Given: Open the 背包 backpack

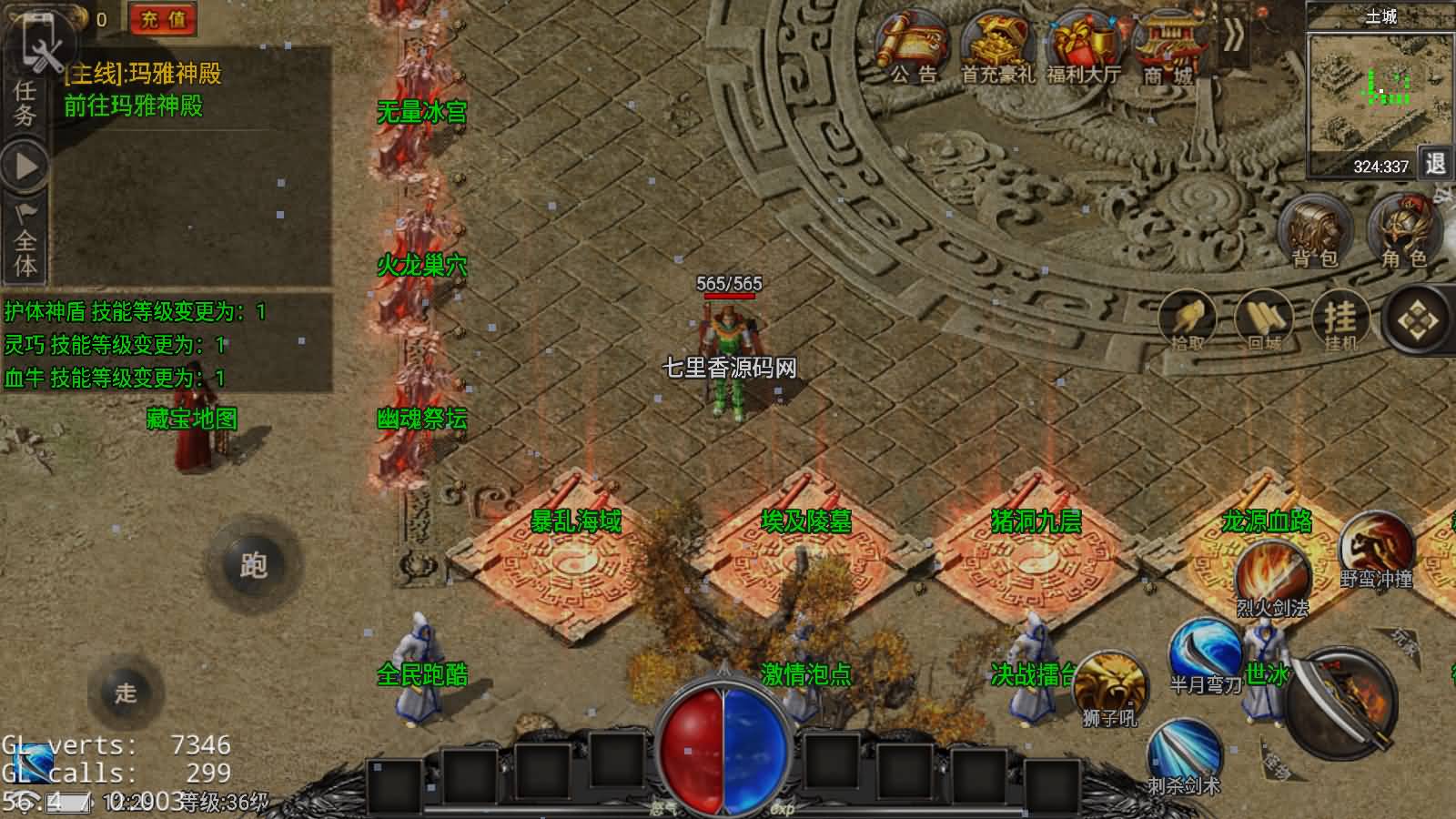Looking at the screenshot, I should [1315, 230].
